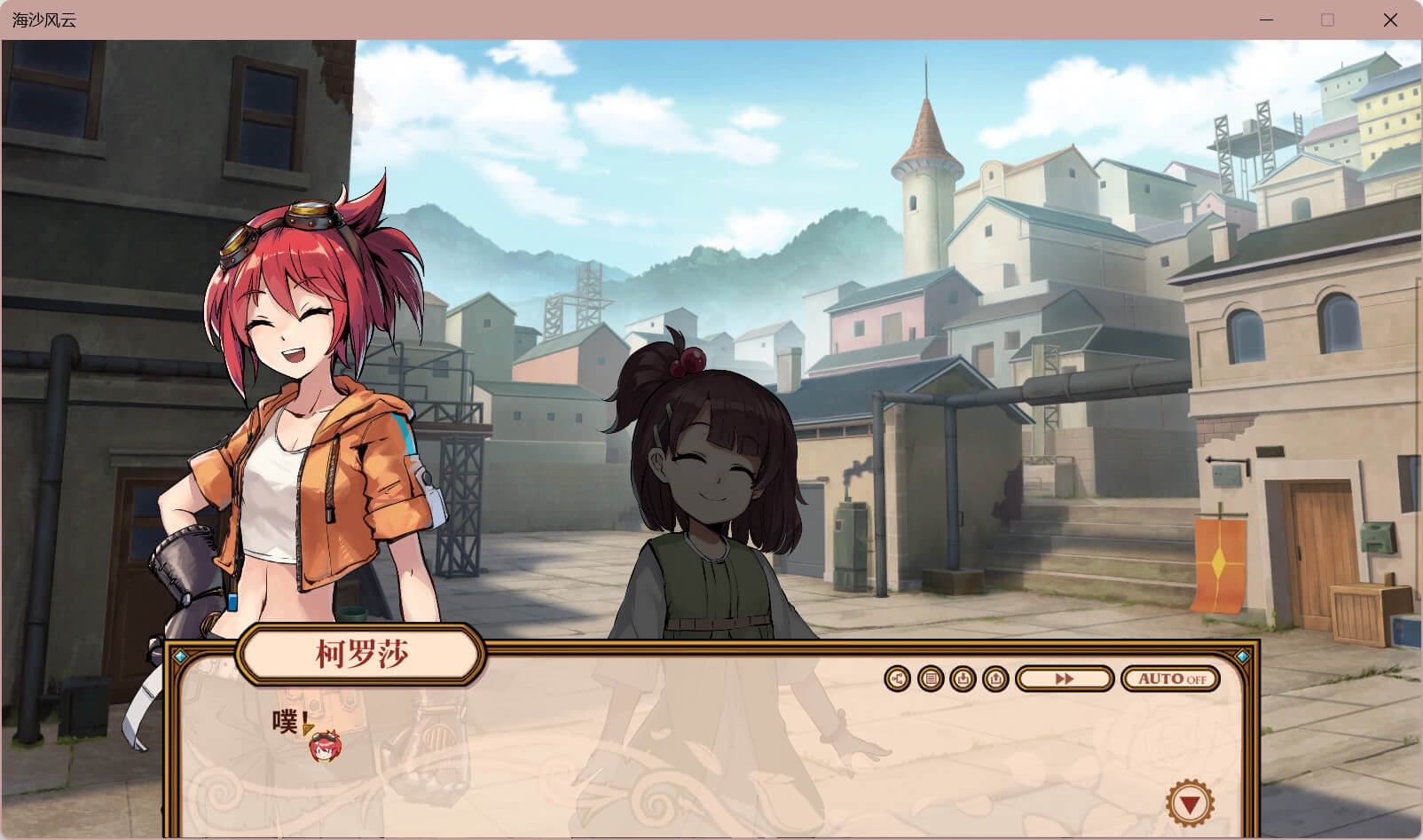Open the dialogue log list icon
The image size is (1423, 840).
[930, 679]
